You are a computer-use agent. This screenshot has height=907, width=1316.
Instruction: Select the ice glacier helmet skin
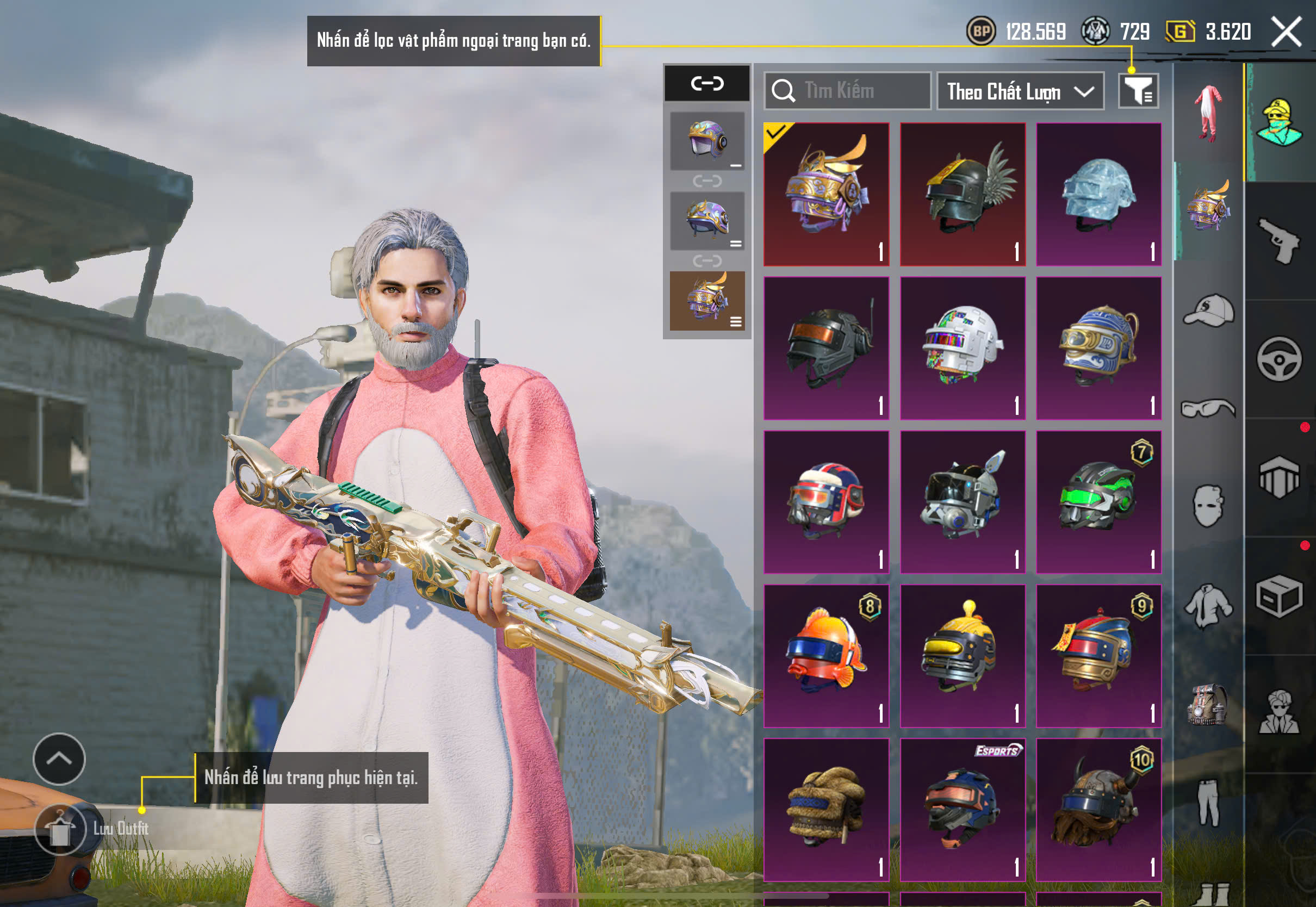point(1098,194)
